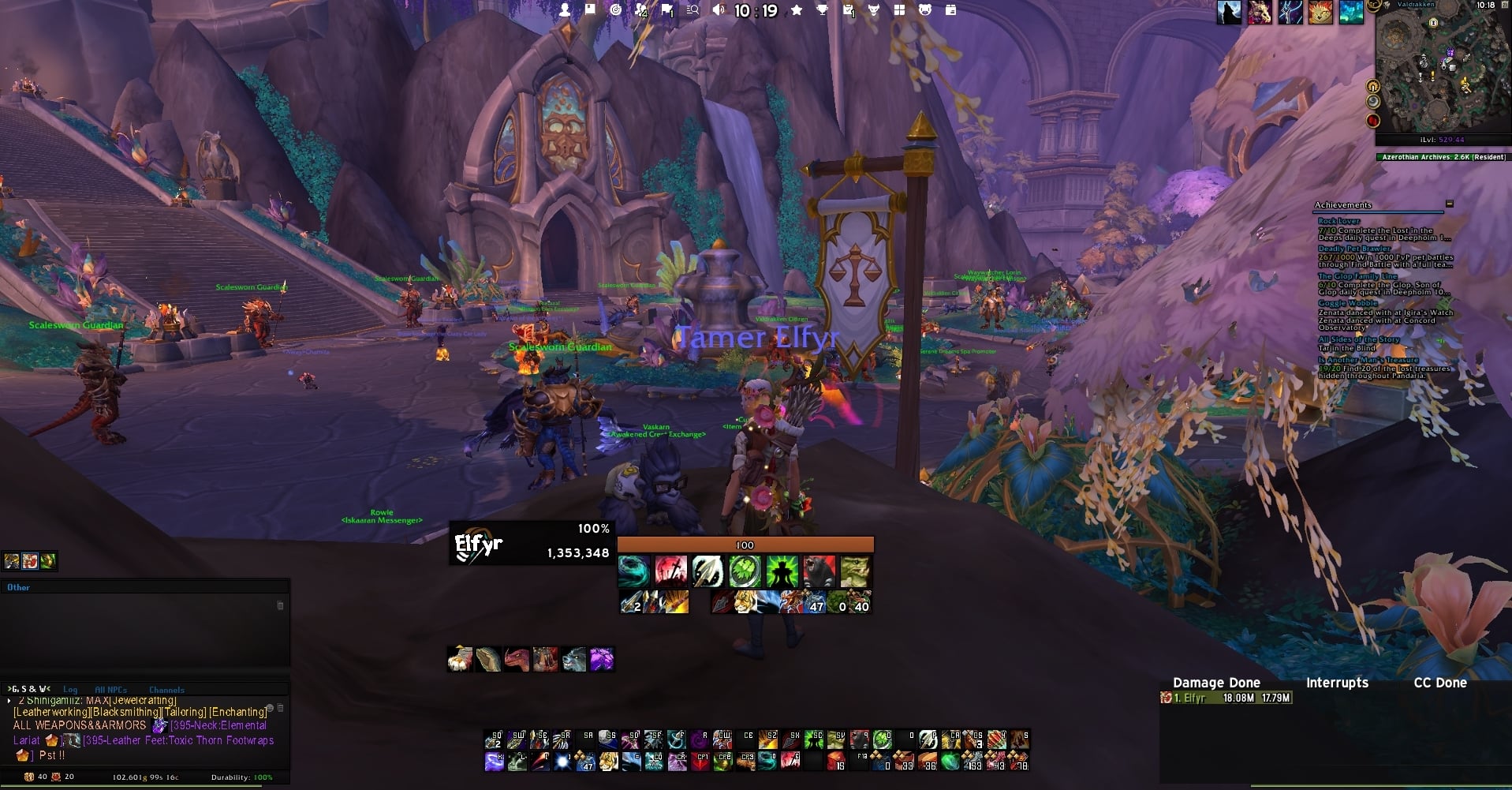Select the Other chat window tab
1512x790 pixels.
point(18,588)
